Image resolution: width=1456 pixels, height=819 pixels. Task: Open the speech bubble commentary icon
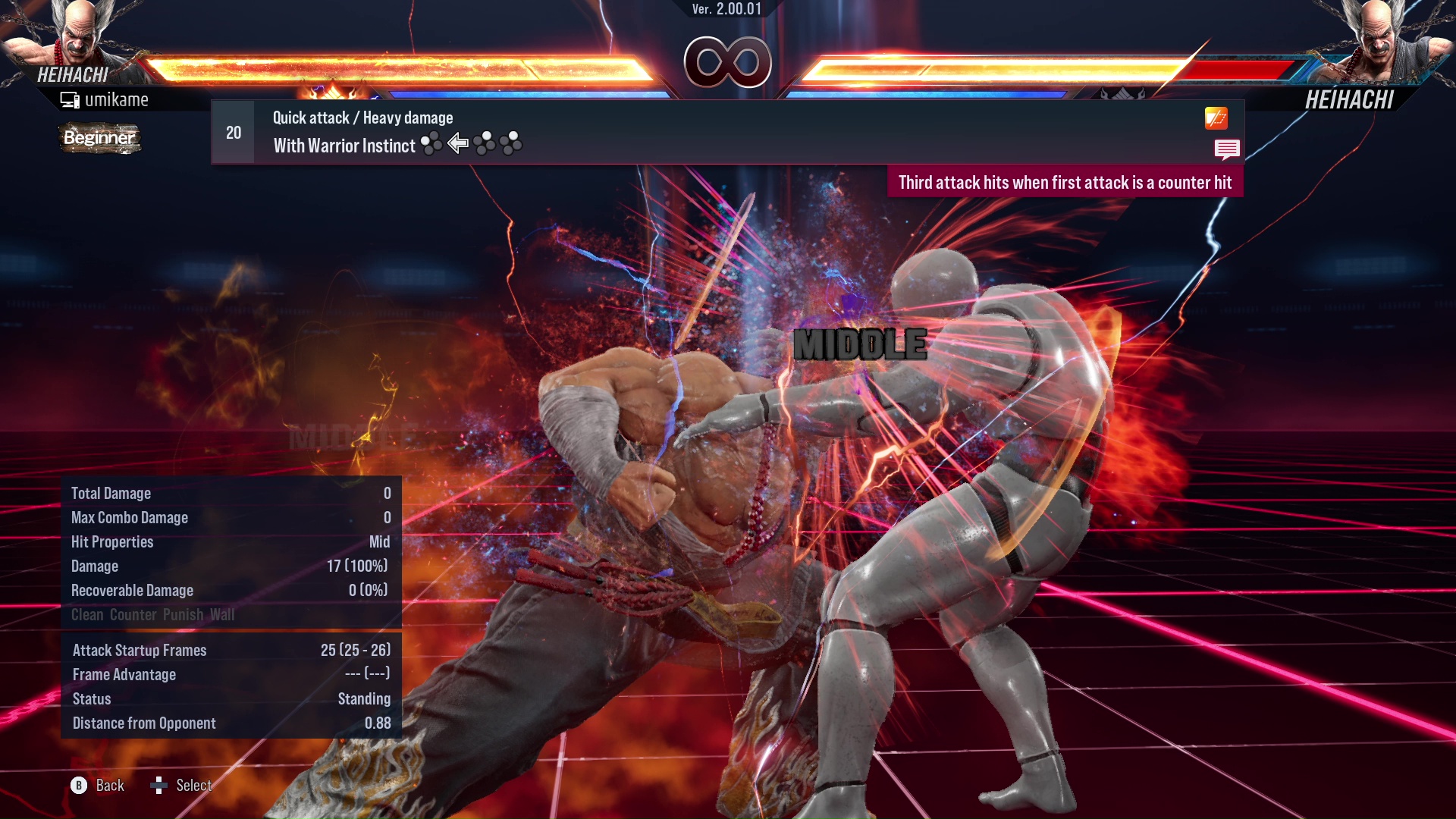click(x=1227, y=149)
